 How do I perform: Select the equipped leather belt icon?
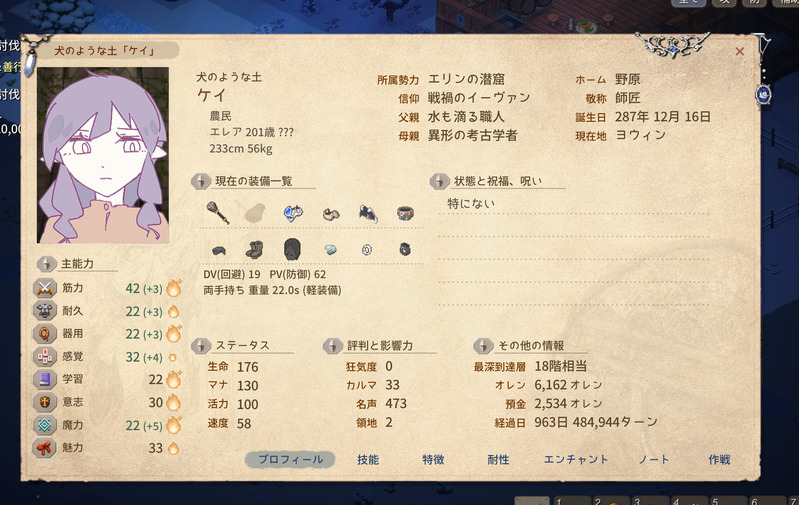405,212
